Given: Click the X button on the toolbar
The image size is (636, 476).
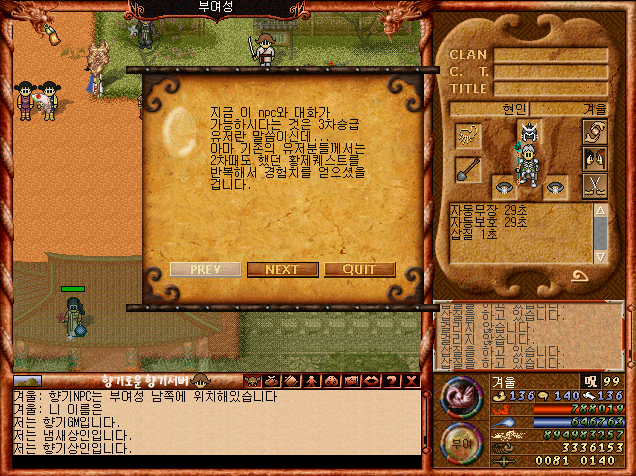Looking at the screenshot, I should click(x=410, y=380).
